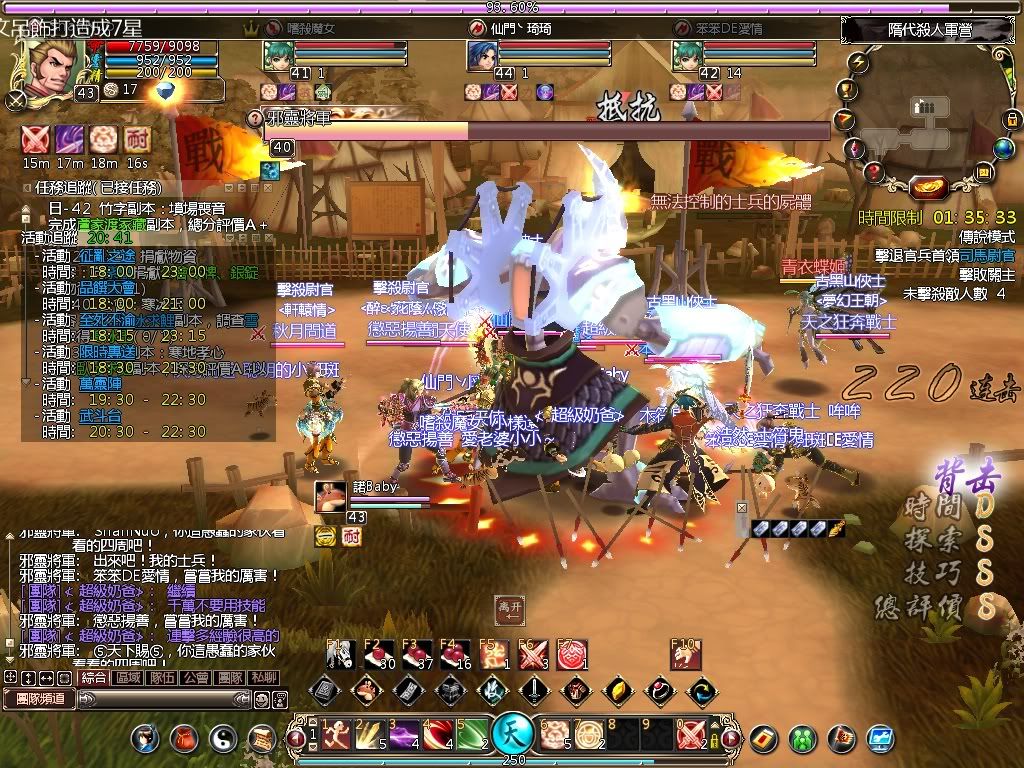The width and height of the screenshot is (1024, 768).
Task: Close the 任務追蹤 quest tracker panel
Action: (268, 186)
